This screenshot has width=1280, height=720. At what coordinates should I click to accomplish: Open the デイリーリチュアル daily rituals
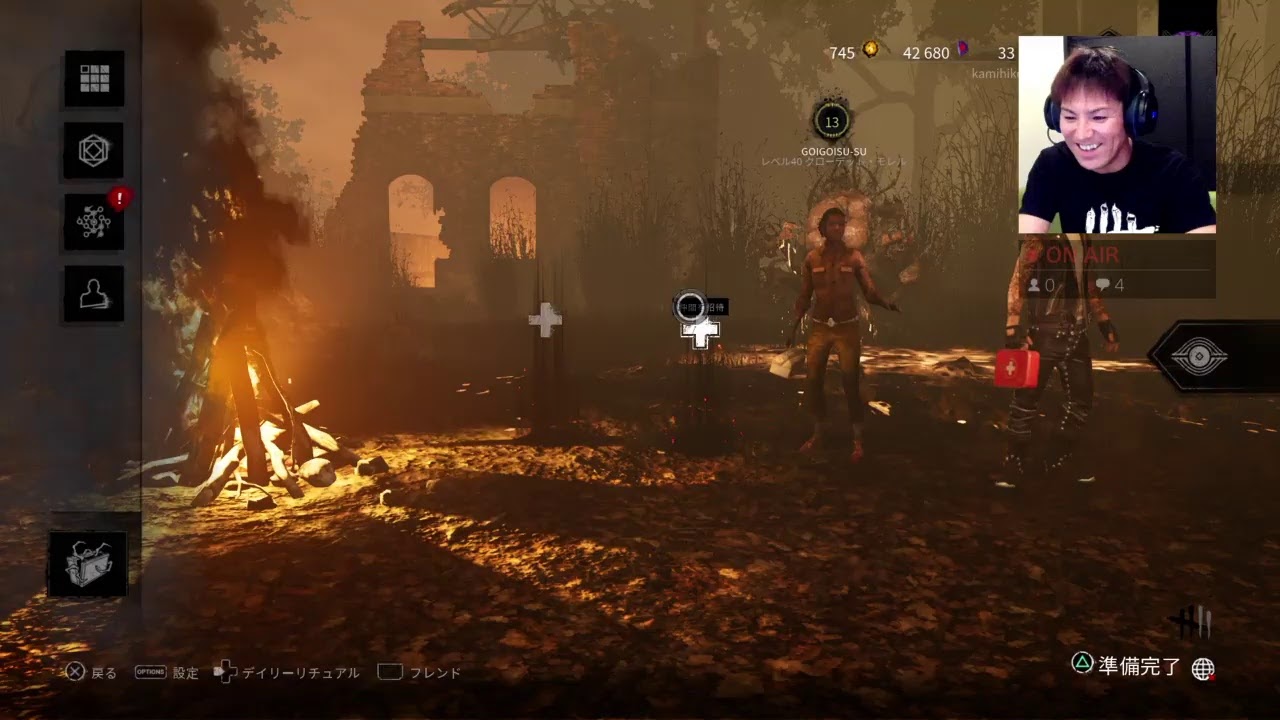[288, 673]
